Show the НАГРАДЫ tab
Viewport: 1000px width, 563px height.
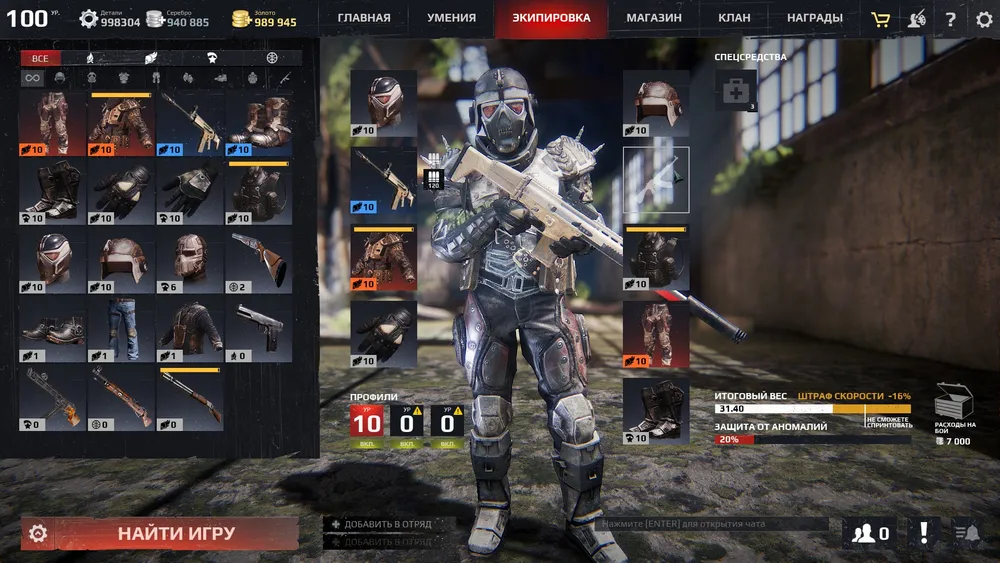tap(814, 18)
